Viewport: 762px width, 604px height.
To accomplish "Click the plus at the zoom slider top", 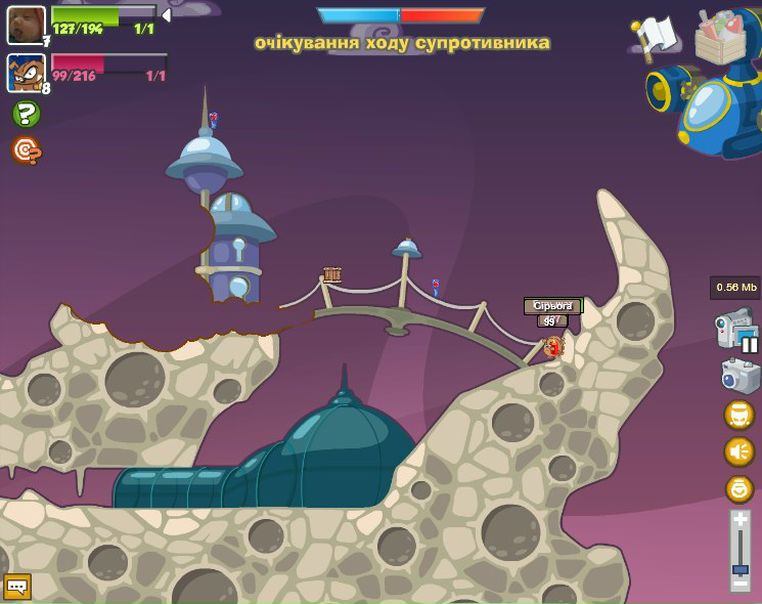I will (x=740, y=519).
